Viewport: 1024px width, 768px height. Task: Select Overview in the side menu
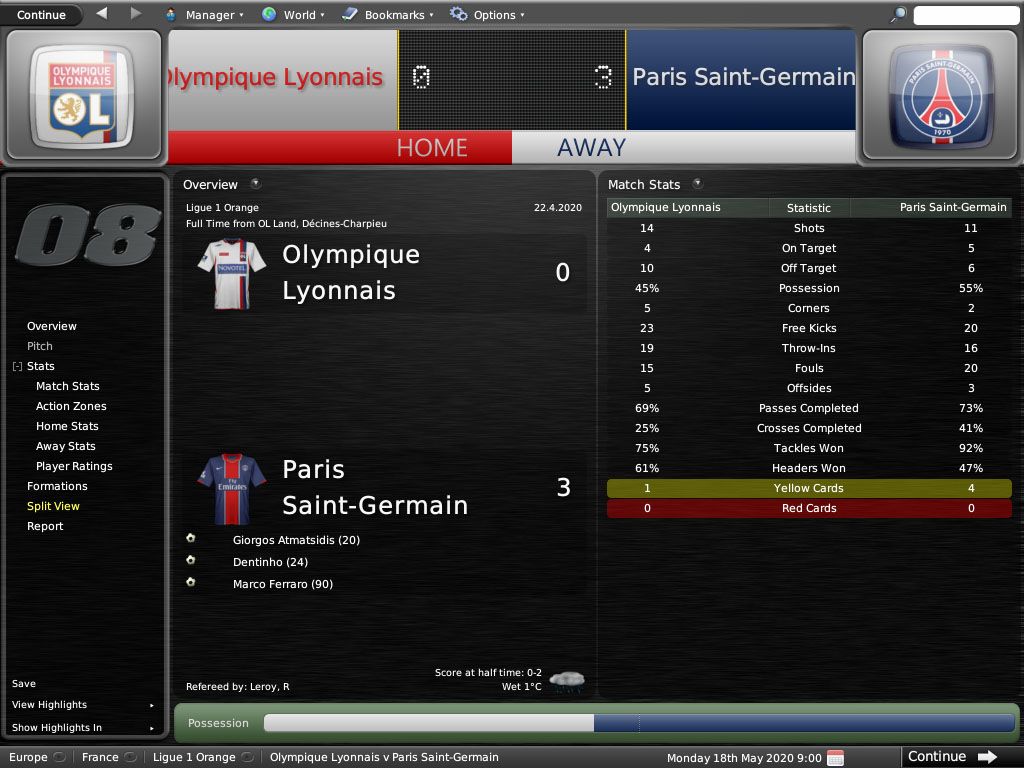click(52, 326)
